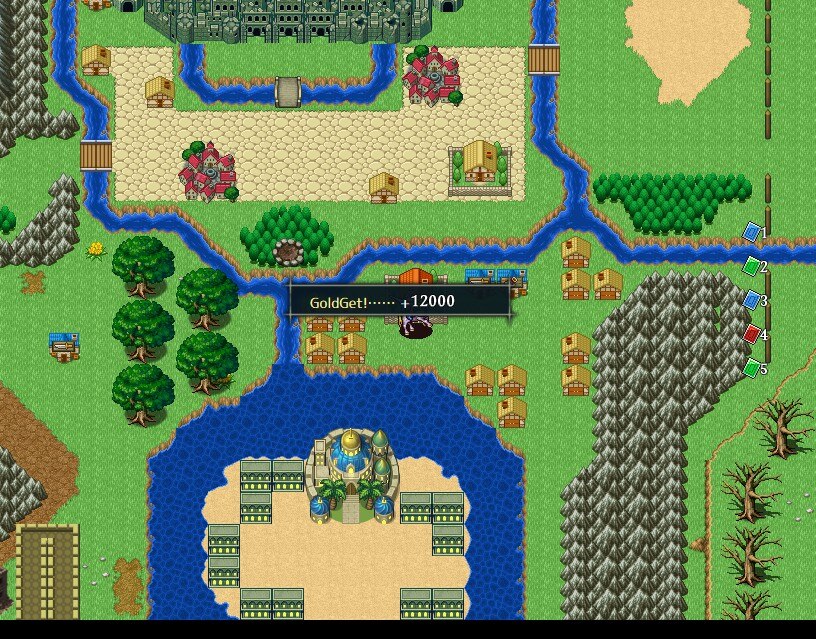Select the blue gem numbered 1

tap(752, 232)
